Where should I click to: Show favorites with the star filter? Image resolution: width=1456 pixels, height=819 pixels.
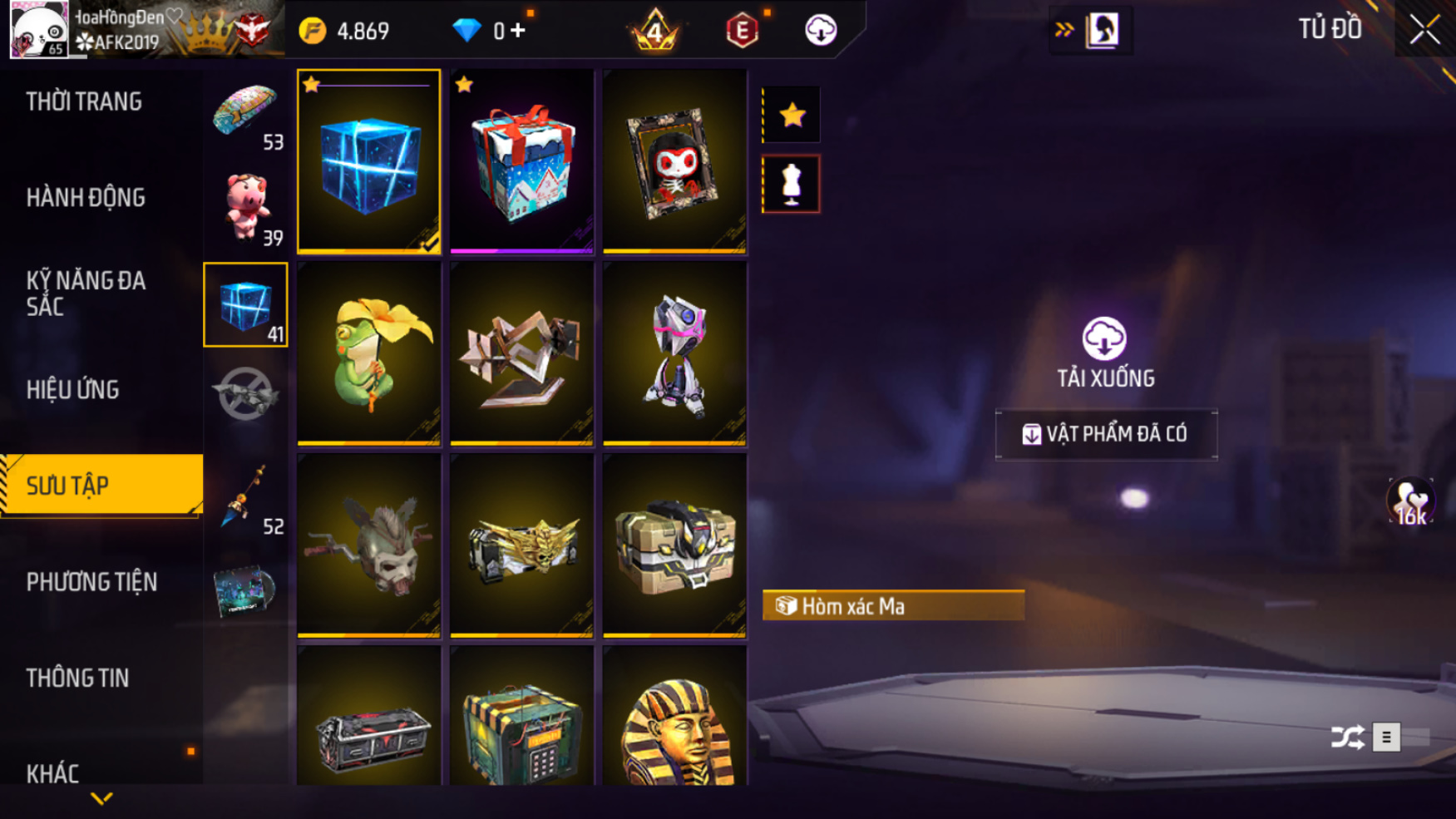(x=792, y=115)
